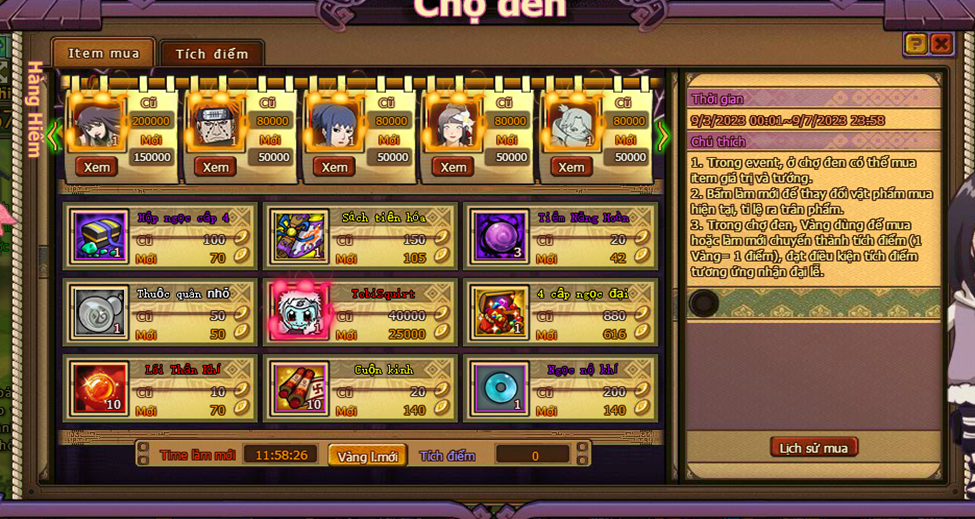Select the Thuốc quân nhỏ item
Image resolution: width=975 pixels, height=519 pixels.
tap(100, 312)
